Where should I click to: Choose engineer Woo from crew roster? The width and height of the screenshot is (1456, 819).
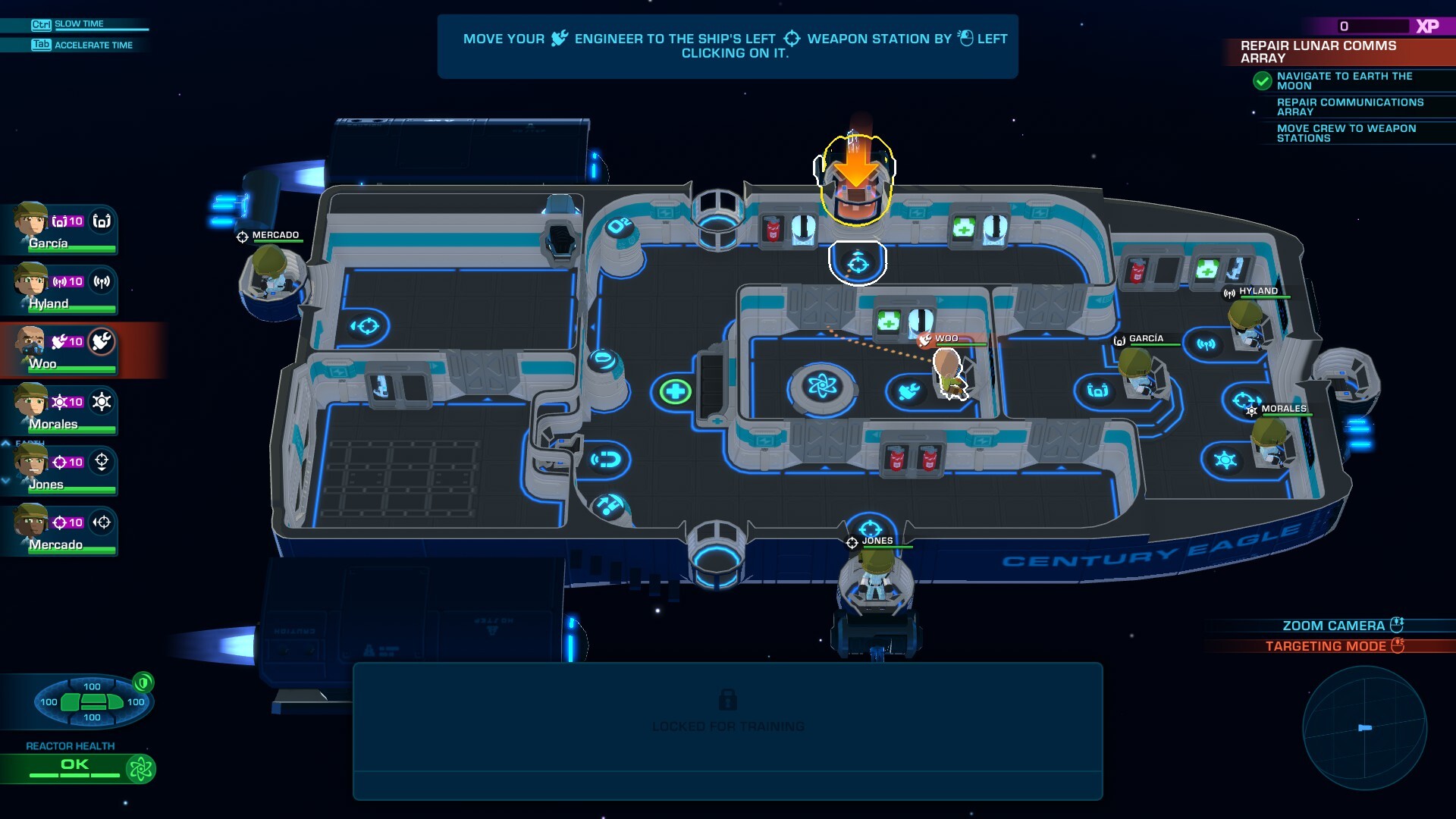click(x=59, y=350)
